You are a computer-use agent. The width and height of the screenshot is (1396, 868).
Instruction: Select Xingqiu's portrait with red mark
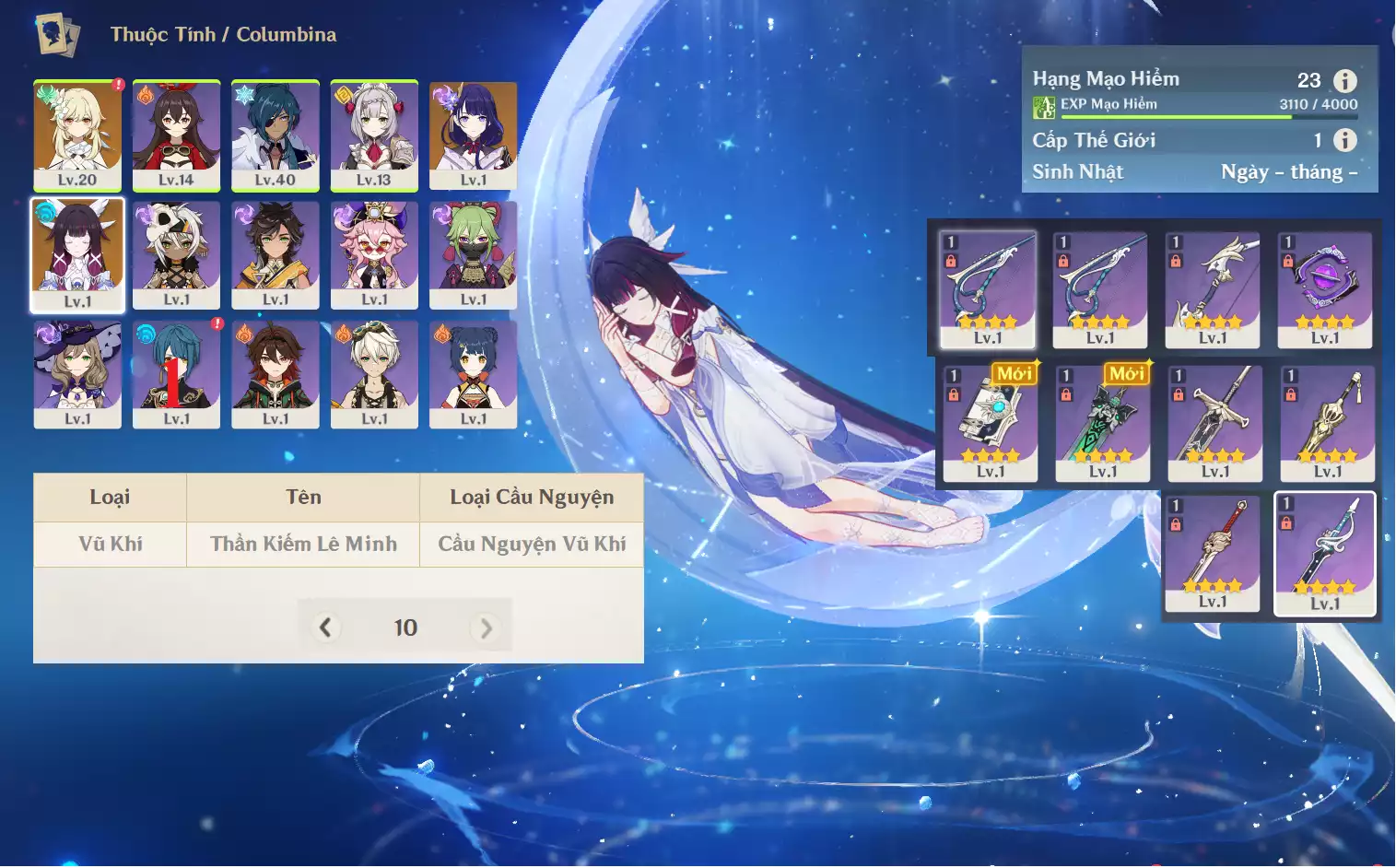click(176, 373)
